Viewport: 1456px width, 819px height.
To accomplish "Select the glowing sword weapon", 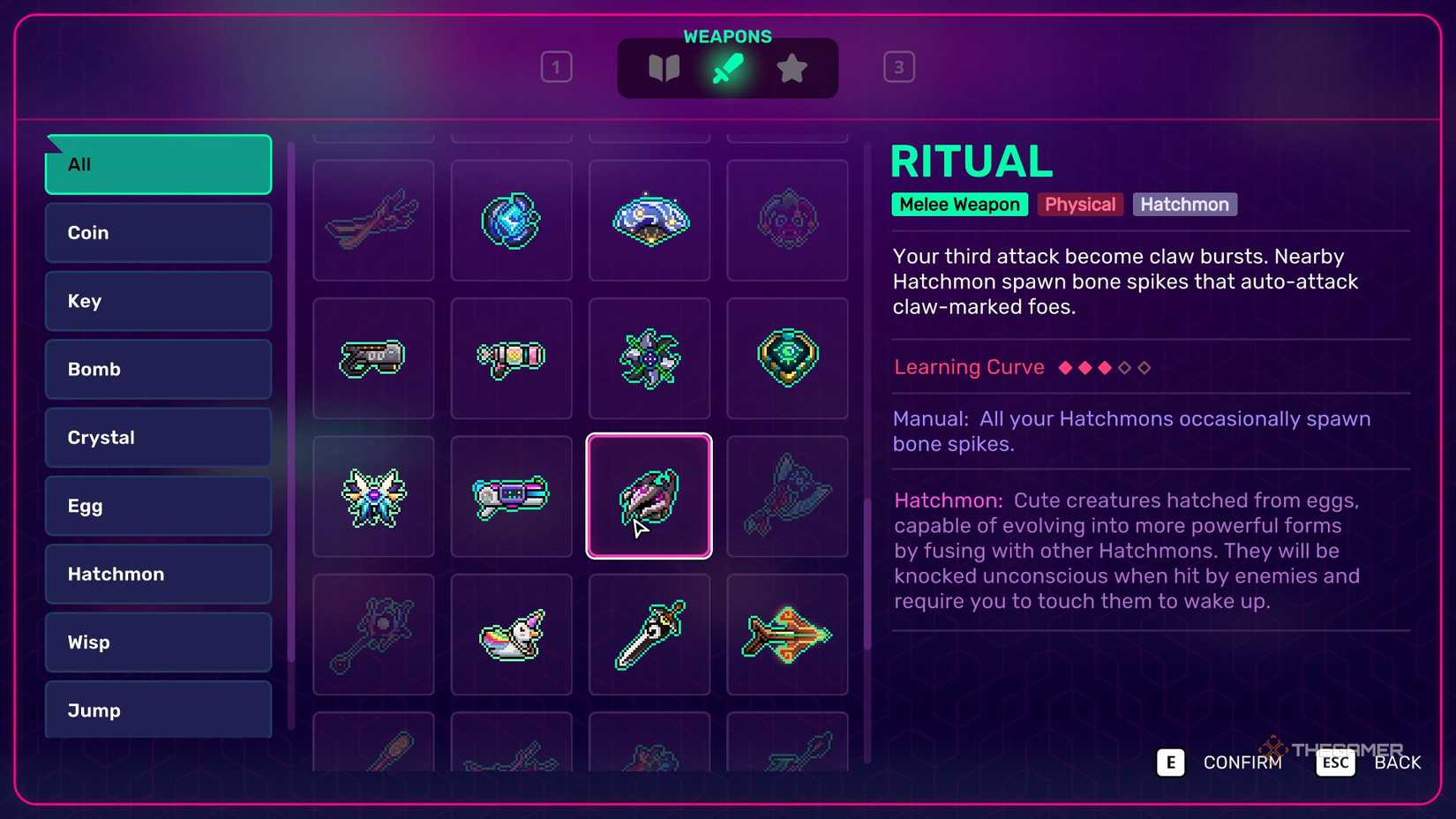I will point(649,634).
